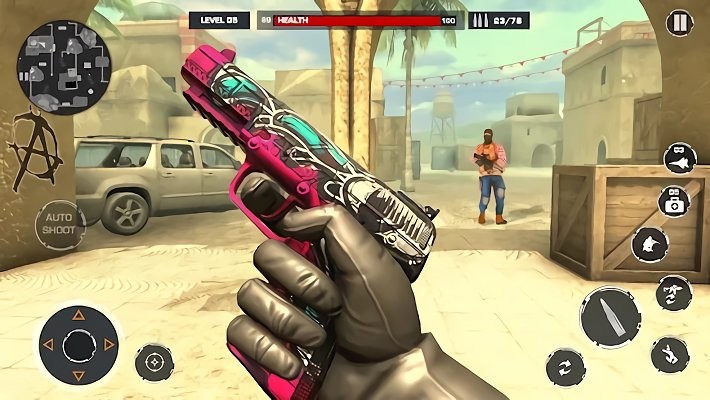Screen dimensions: 710x400
Task: Fire weapon with the bullet button
Action: (x=610, y=317)
